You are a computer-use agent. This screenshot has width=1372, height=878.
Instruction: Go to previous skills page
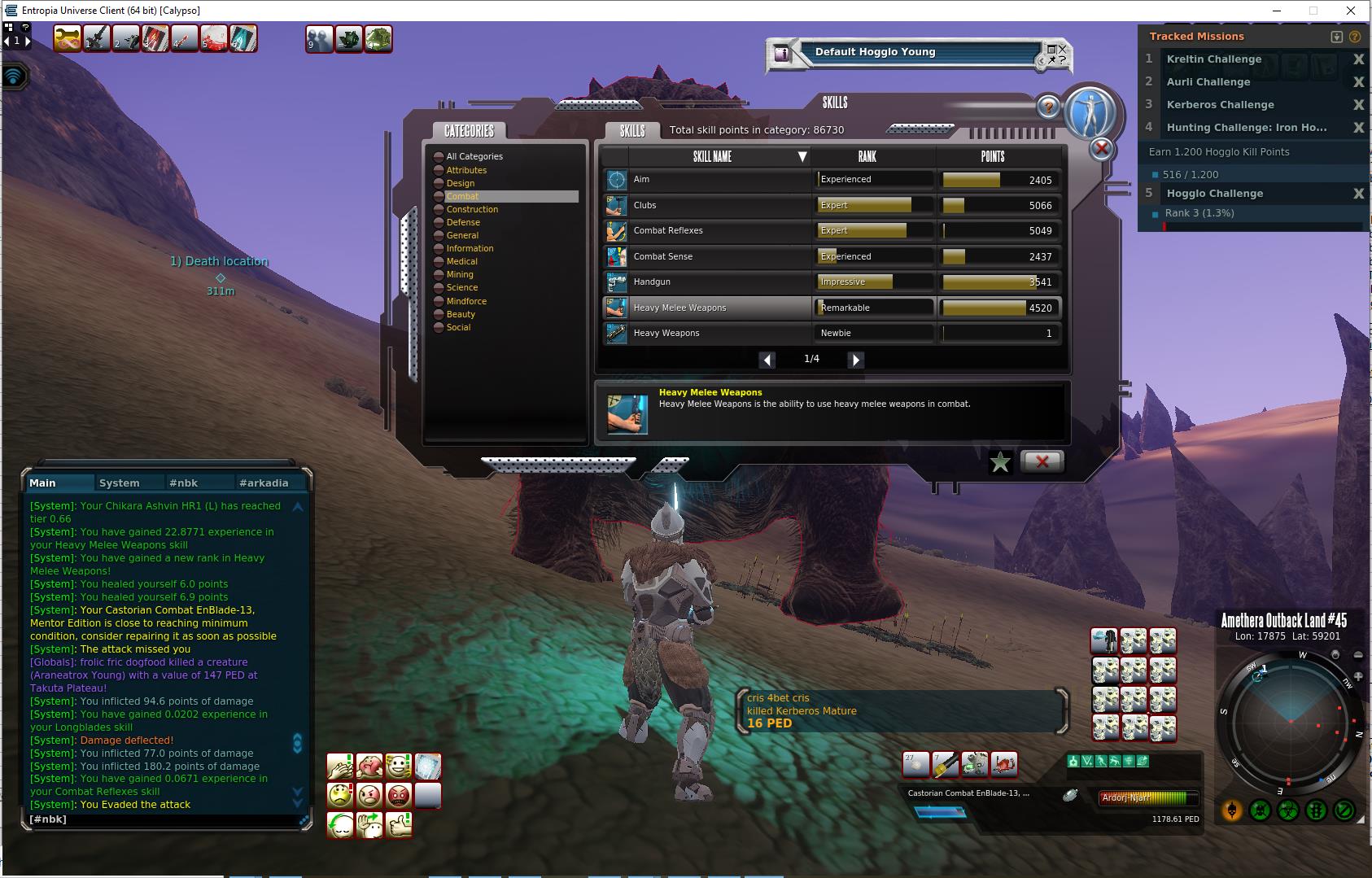click(x=767, y=360)
